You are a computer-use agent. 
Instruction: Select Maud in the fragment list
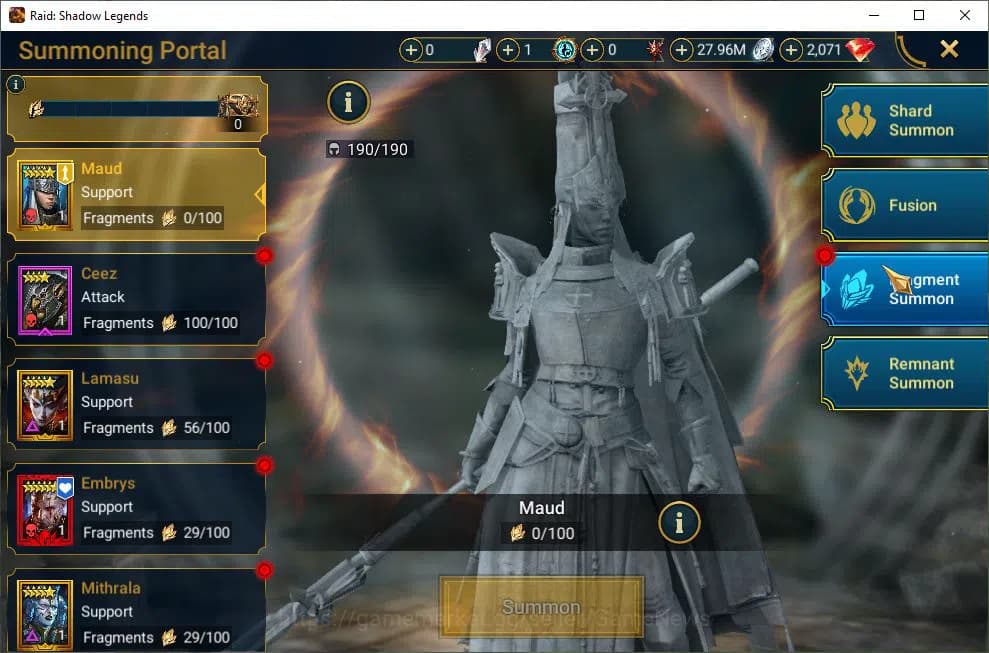[136, 194]
